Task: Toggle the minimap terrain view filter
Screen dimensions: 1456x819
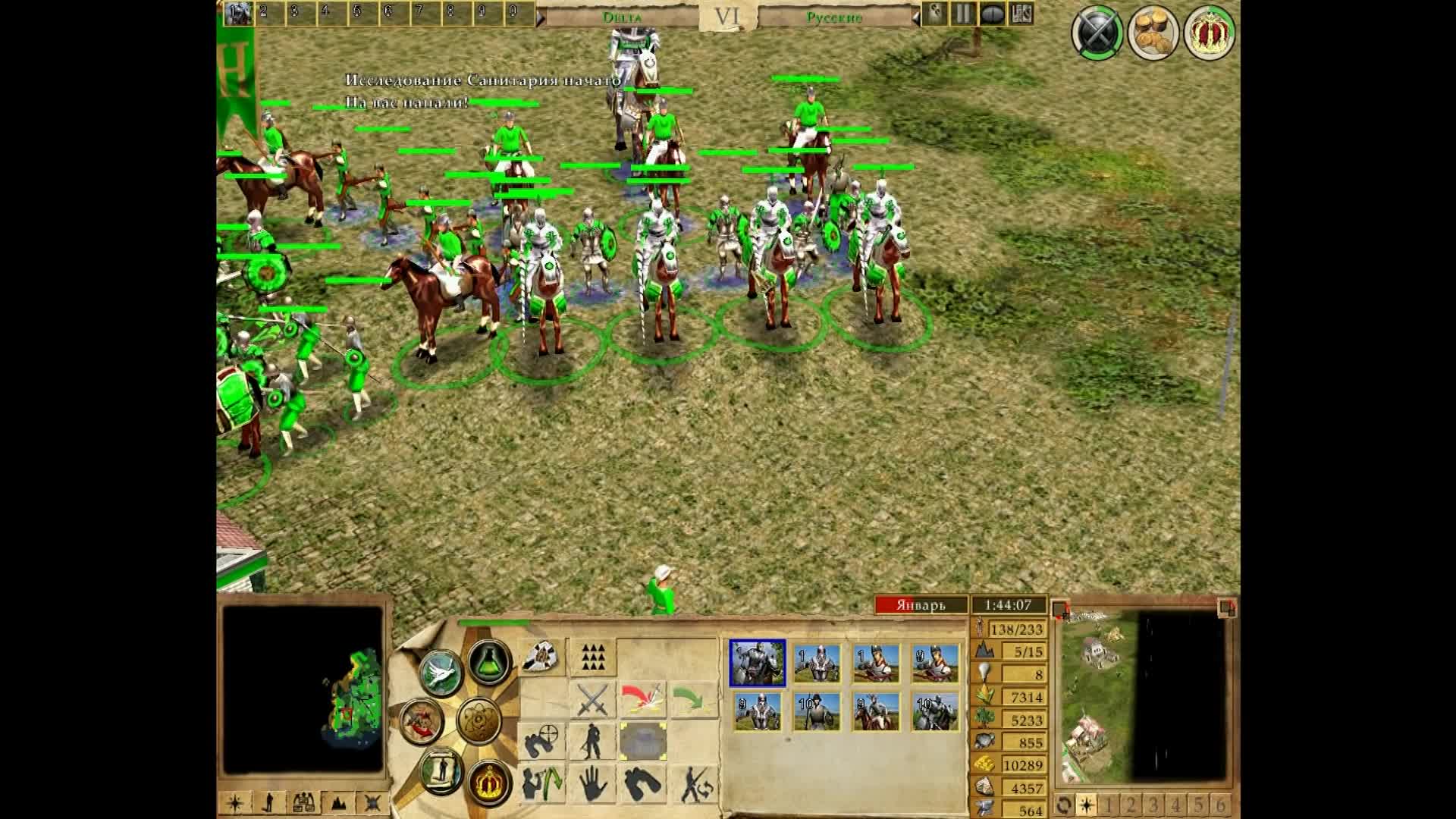Action: 337,803
